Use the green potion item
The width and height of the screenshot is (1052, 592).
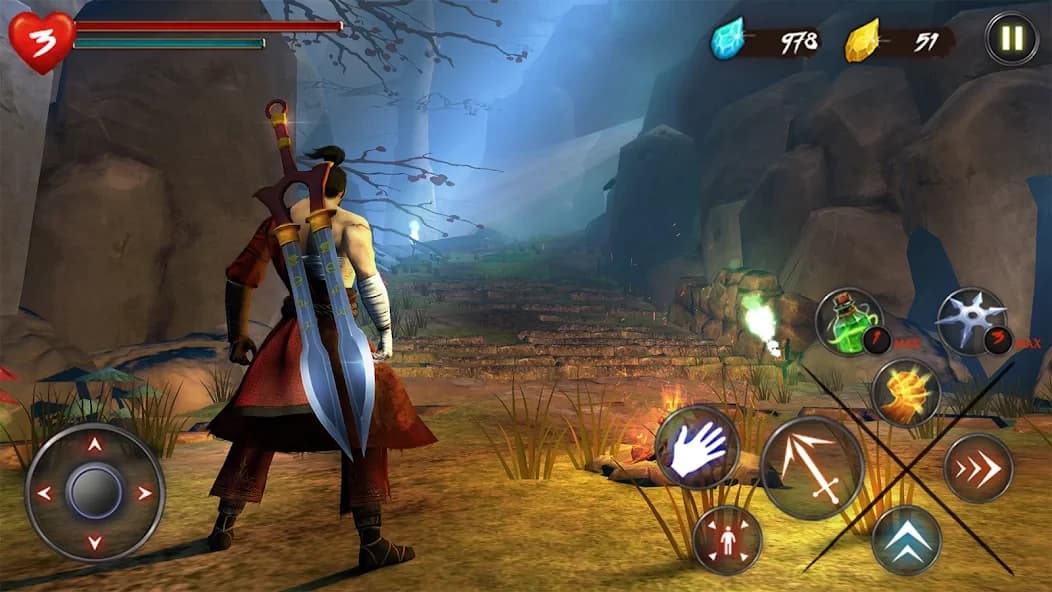[849, 321]
